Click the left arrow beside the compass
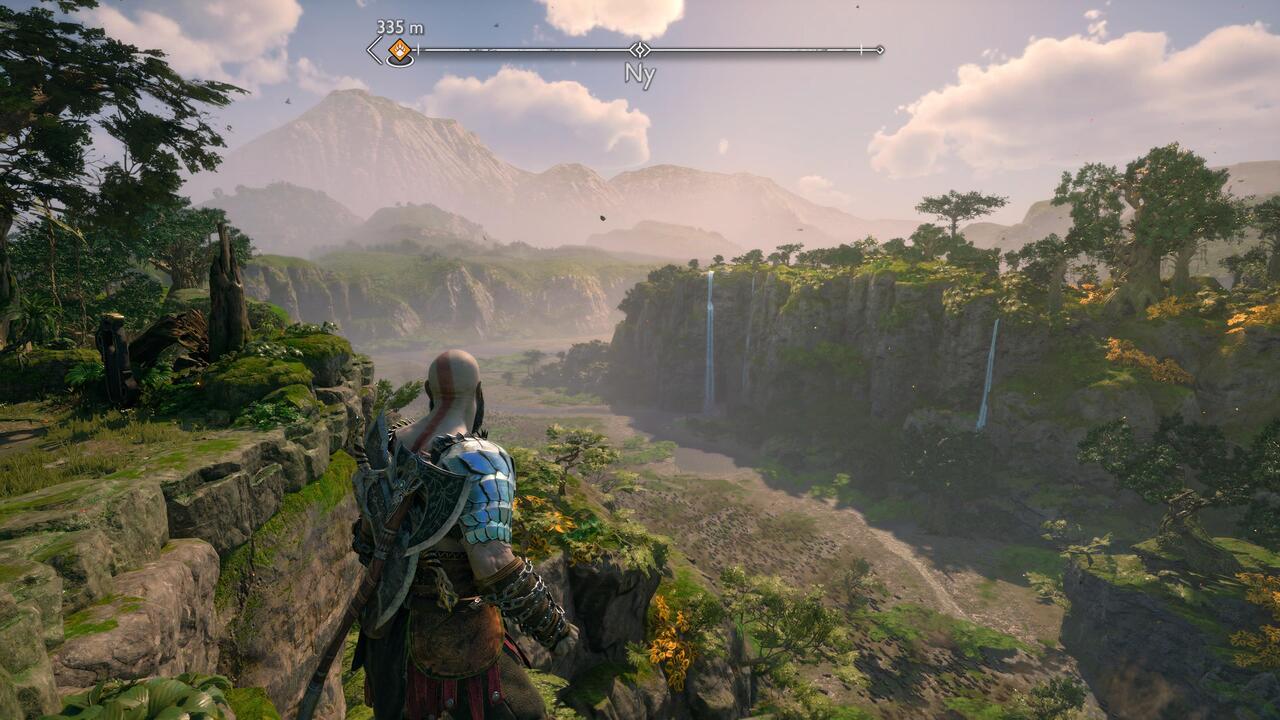 point(374,50)
